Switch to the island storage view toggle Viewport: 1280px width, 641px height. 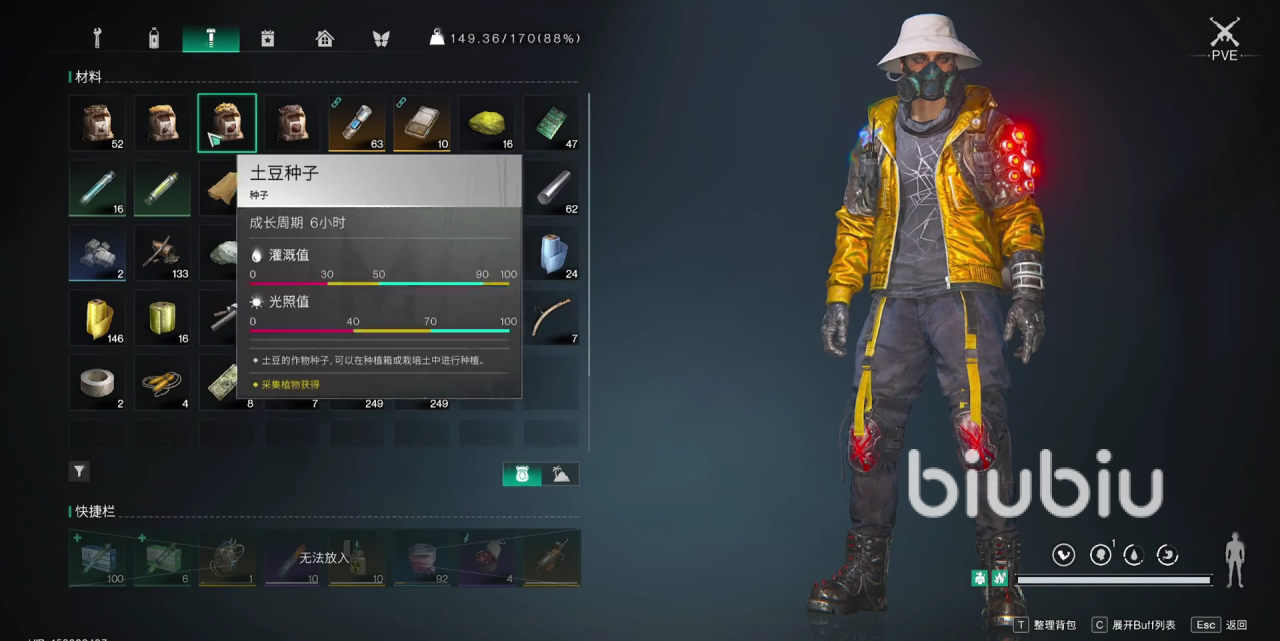(x=561, y=475)
